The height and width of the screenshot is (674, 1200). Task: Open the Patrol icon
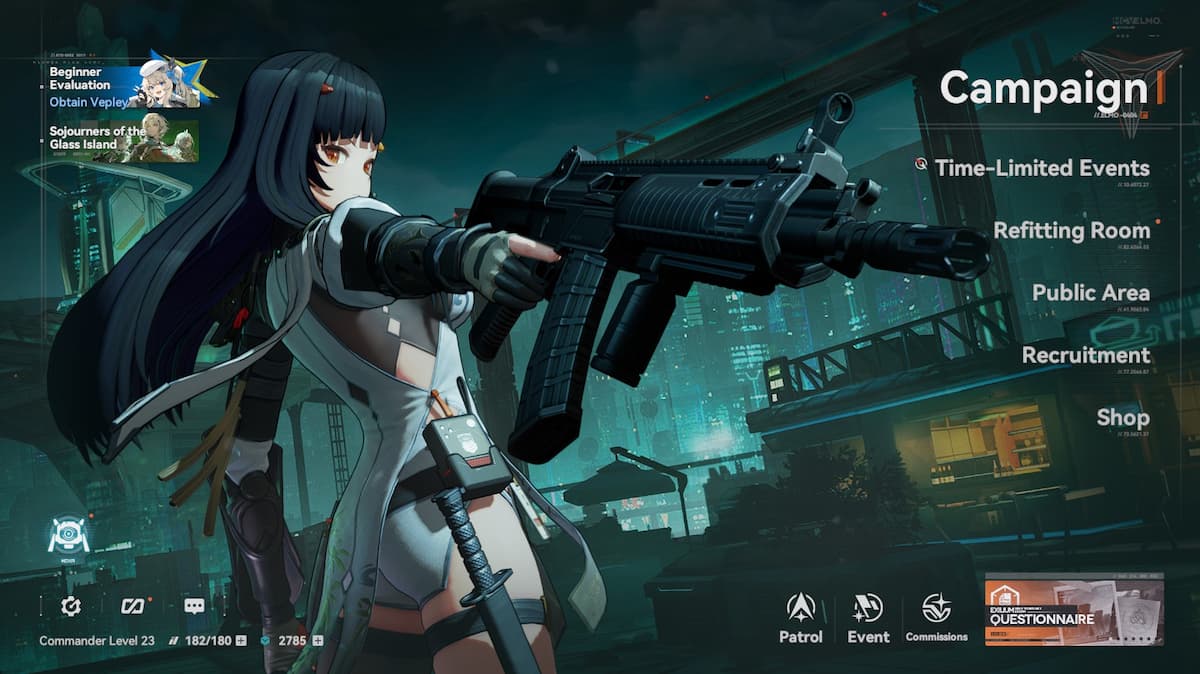pos(801,616)
